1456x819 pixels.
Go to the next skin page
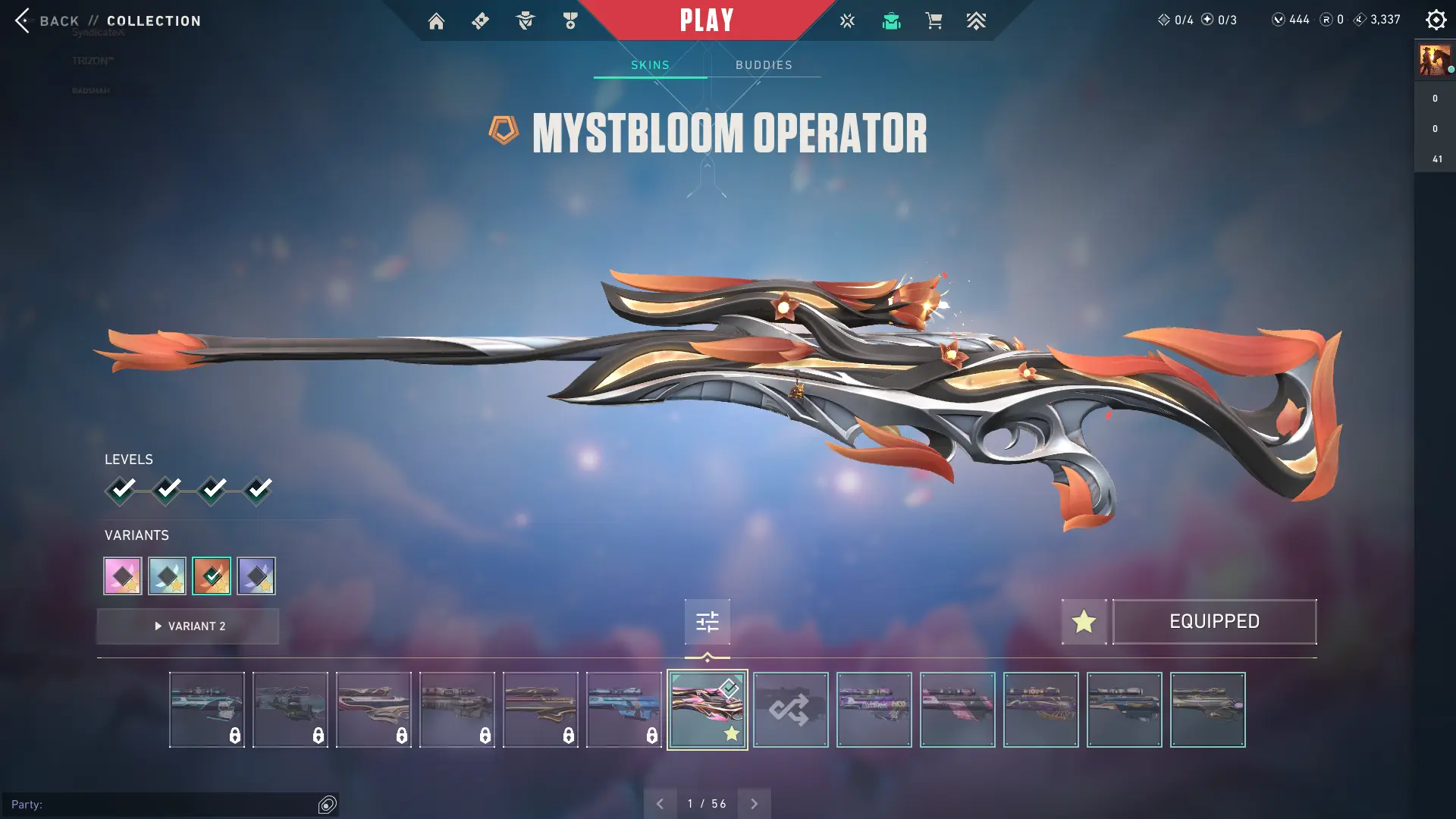coord(754,804)
